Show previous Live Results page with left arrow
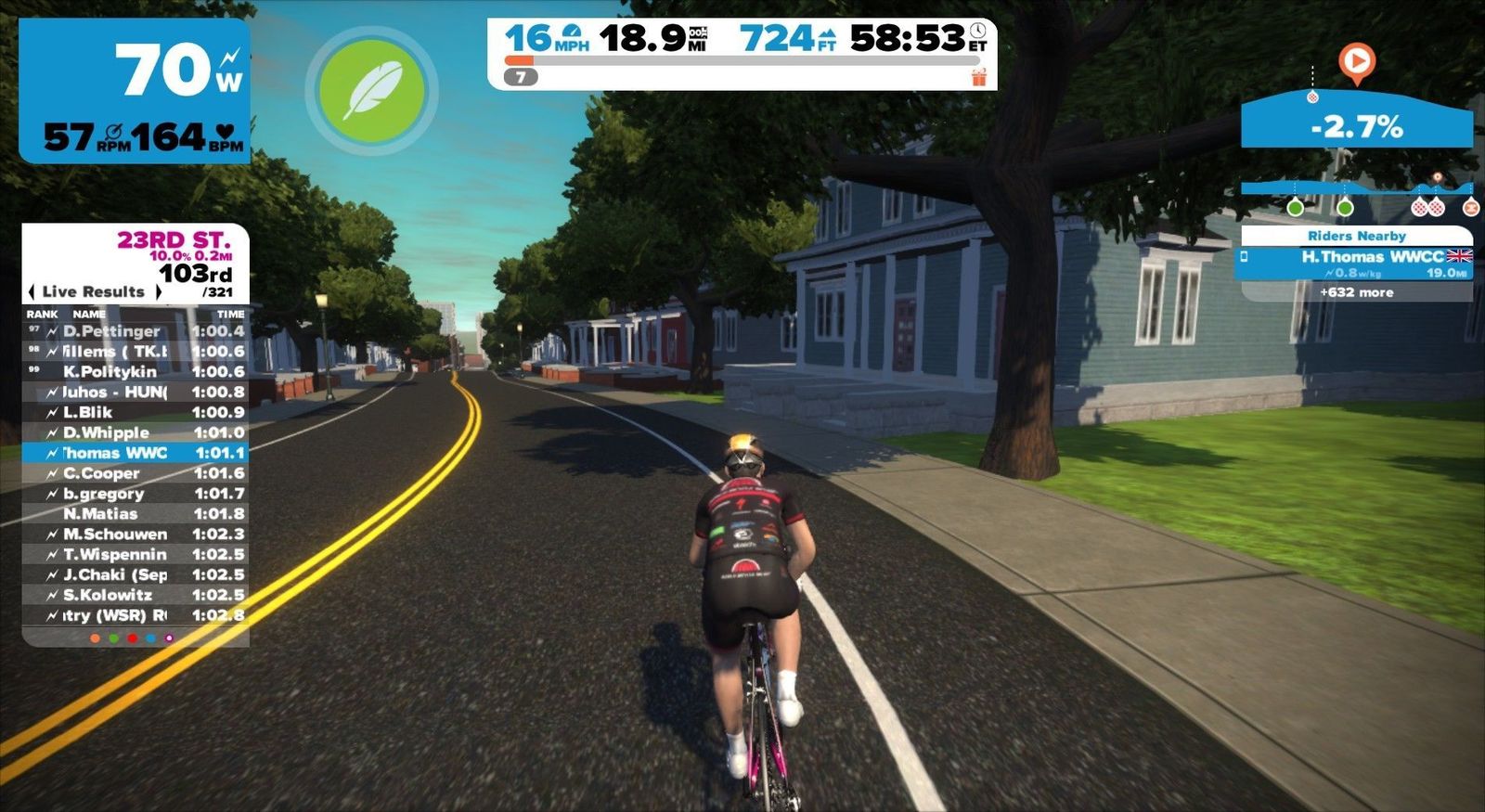Image resolution: width=1485 pixels, height=812 pixels. pyautogui.click(x=32, y=291)
